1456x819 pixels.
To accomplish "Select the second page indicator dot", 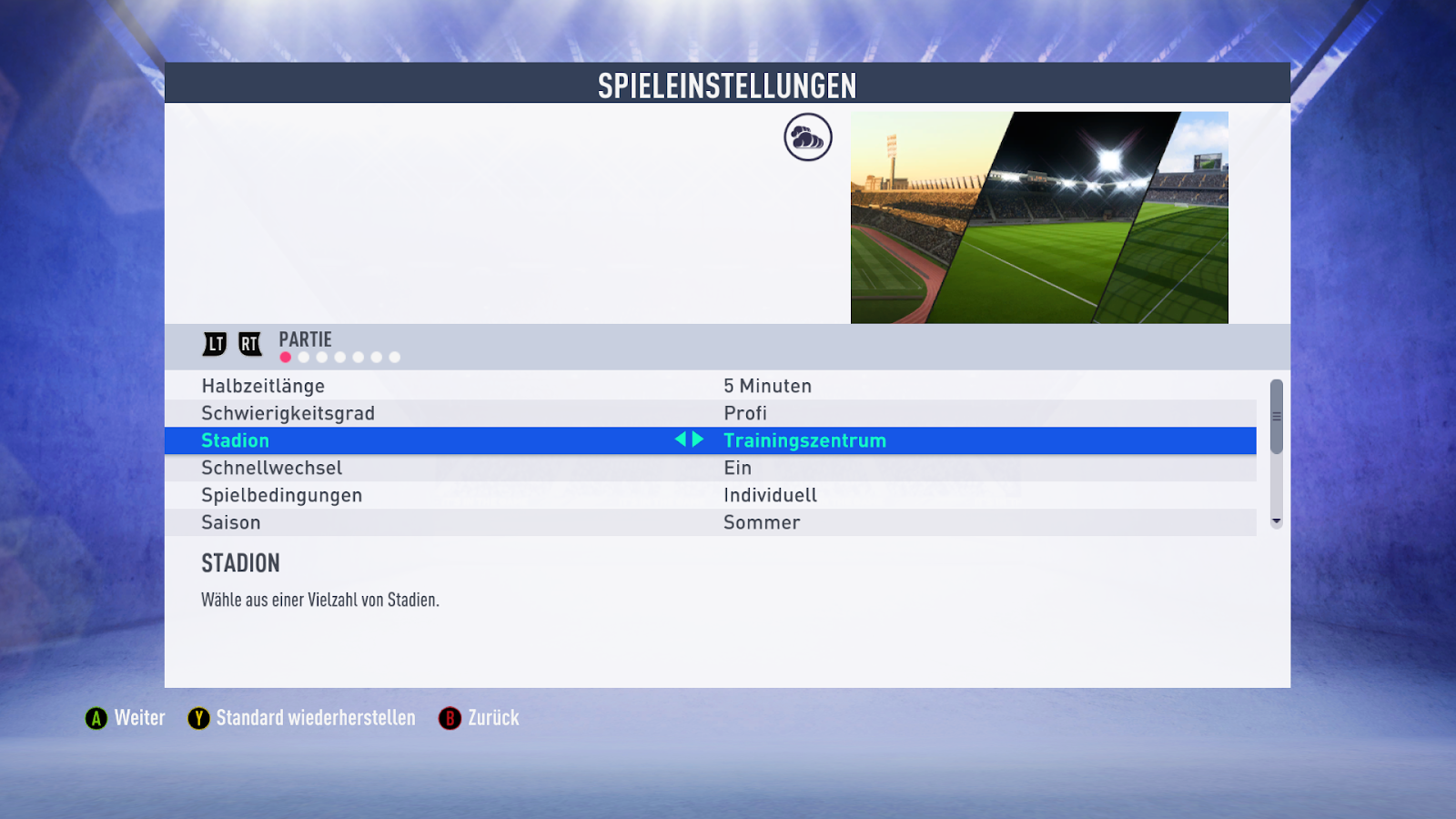I will pos(303,357).
